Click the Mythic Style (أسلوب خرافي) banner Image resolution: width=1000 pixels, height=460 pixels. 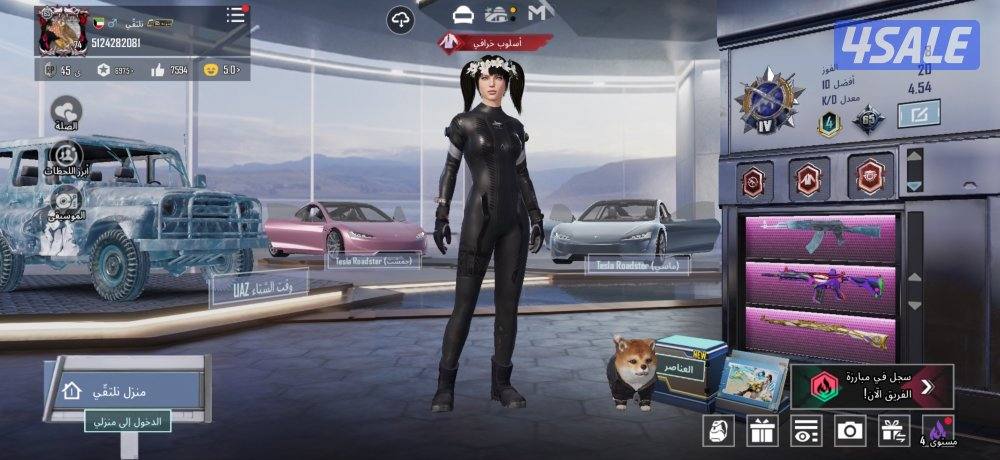point(495,43)
